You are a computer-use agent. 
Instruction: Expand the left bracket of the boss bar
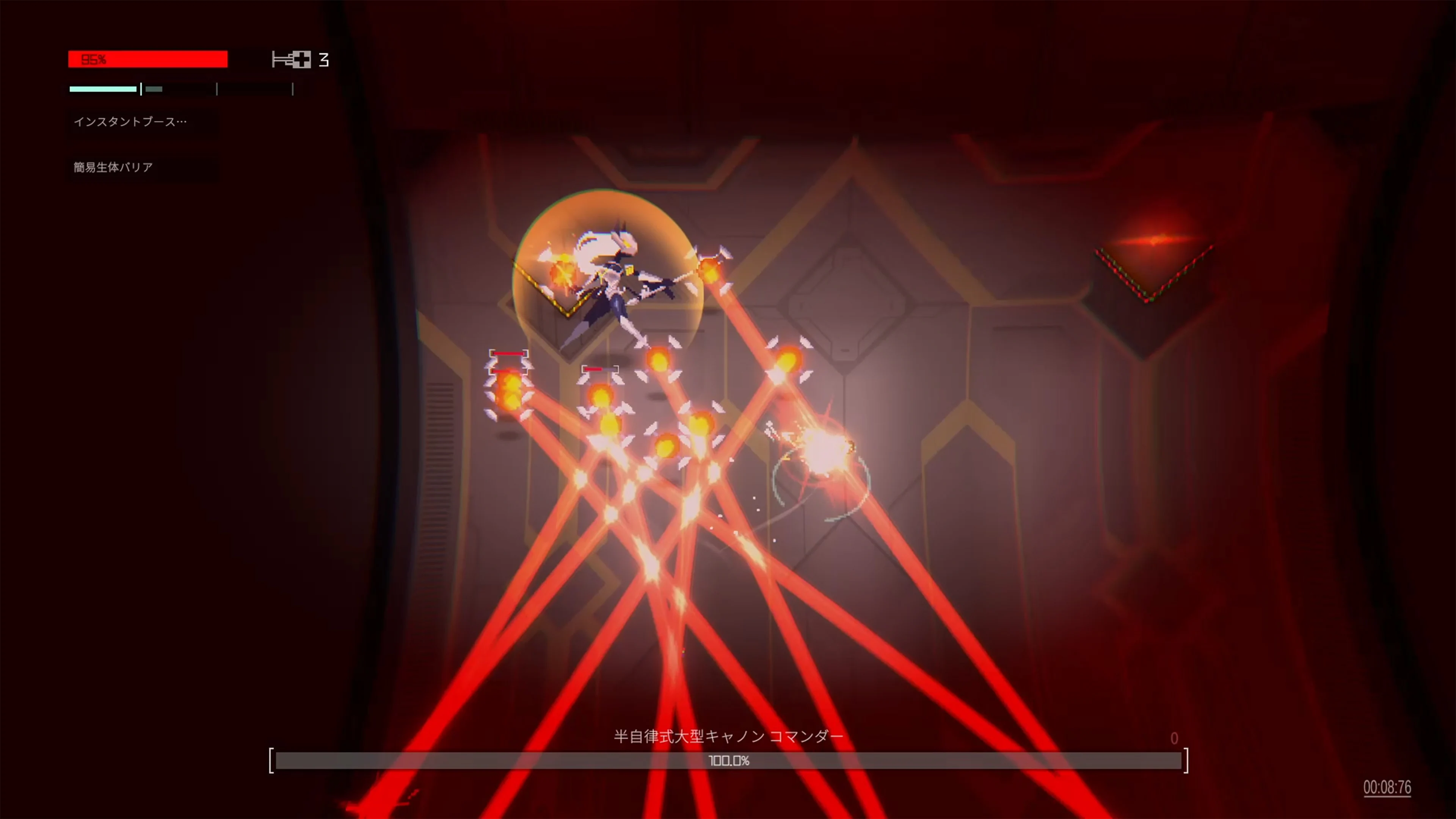[271, 760]
